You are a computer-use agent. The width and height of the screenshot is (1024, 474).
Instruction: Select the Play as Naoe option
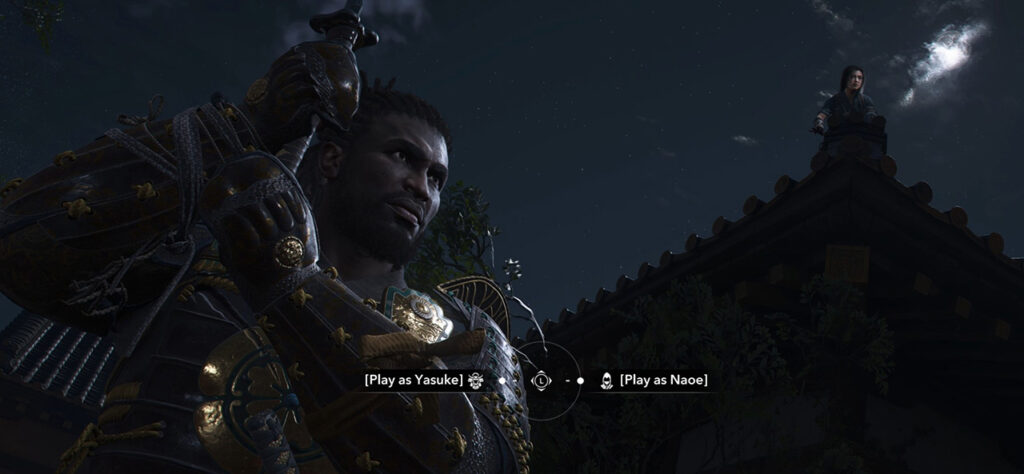[663, 380]
